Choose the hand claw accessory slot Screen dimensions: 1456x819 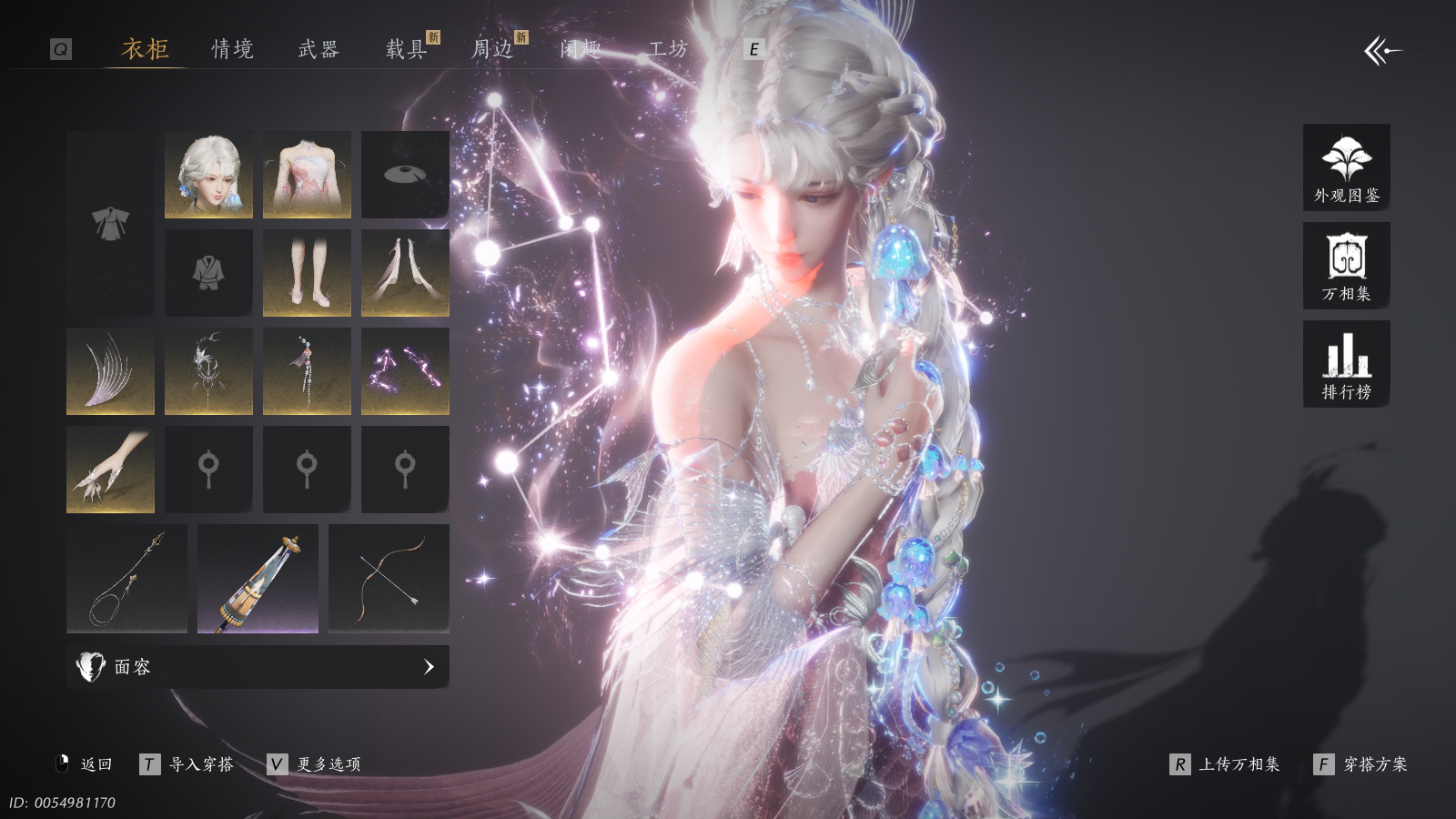pyautogui.click(x=110, y=470)
